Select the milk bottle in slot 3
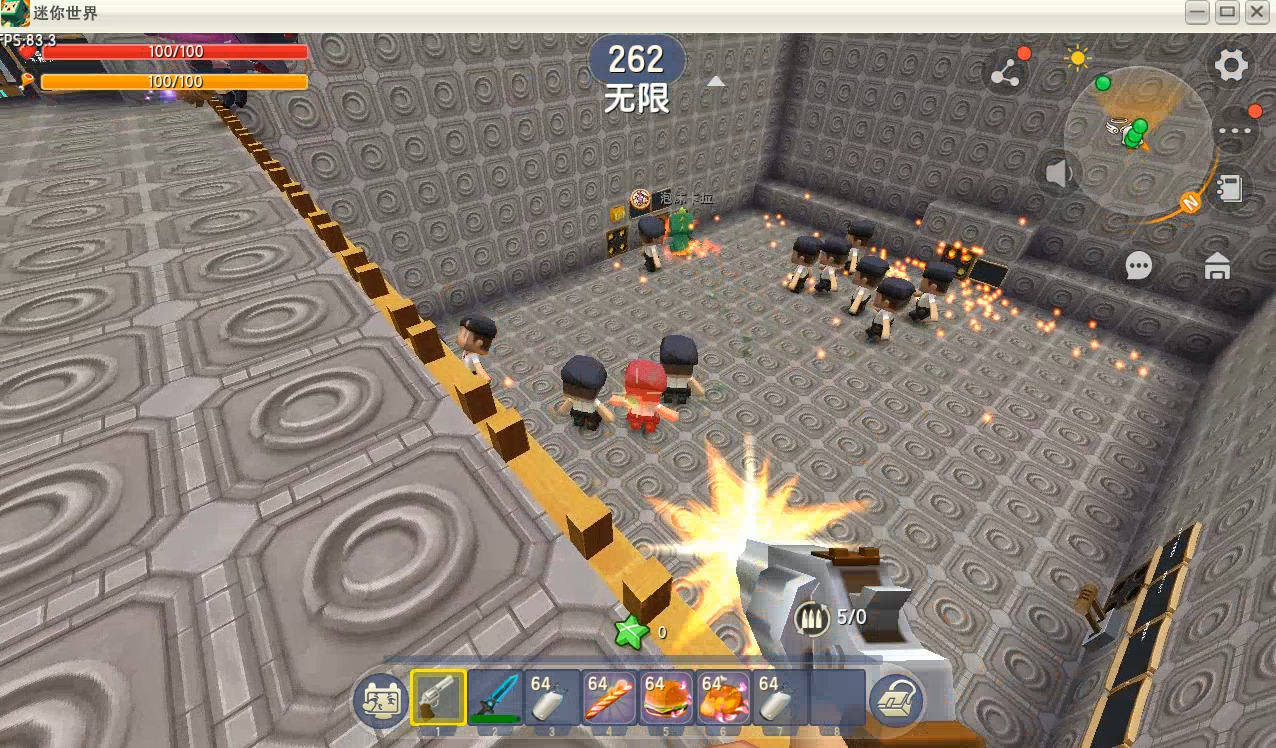The width and height of the screenshot is (1276, 748). [552, 697]
